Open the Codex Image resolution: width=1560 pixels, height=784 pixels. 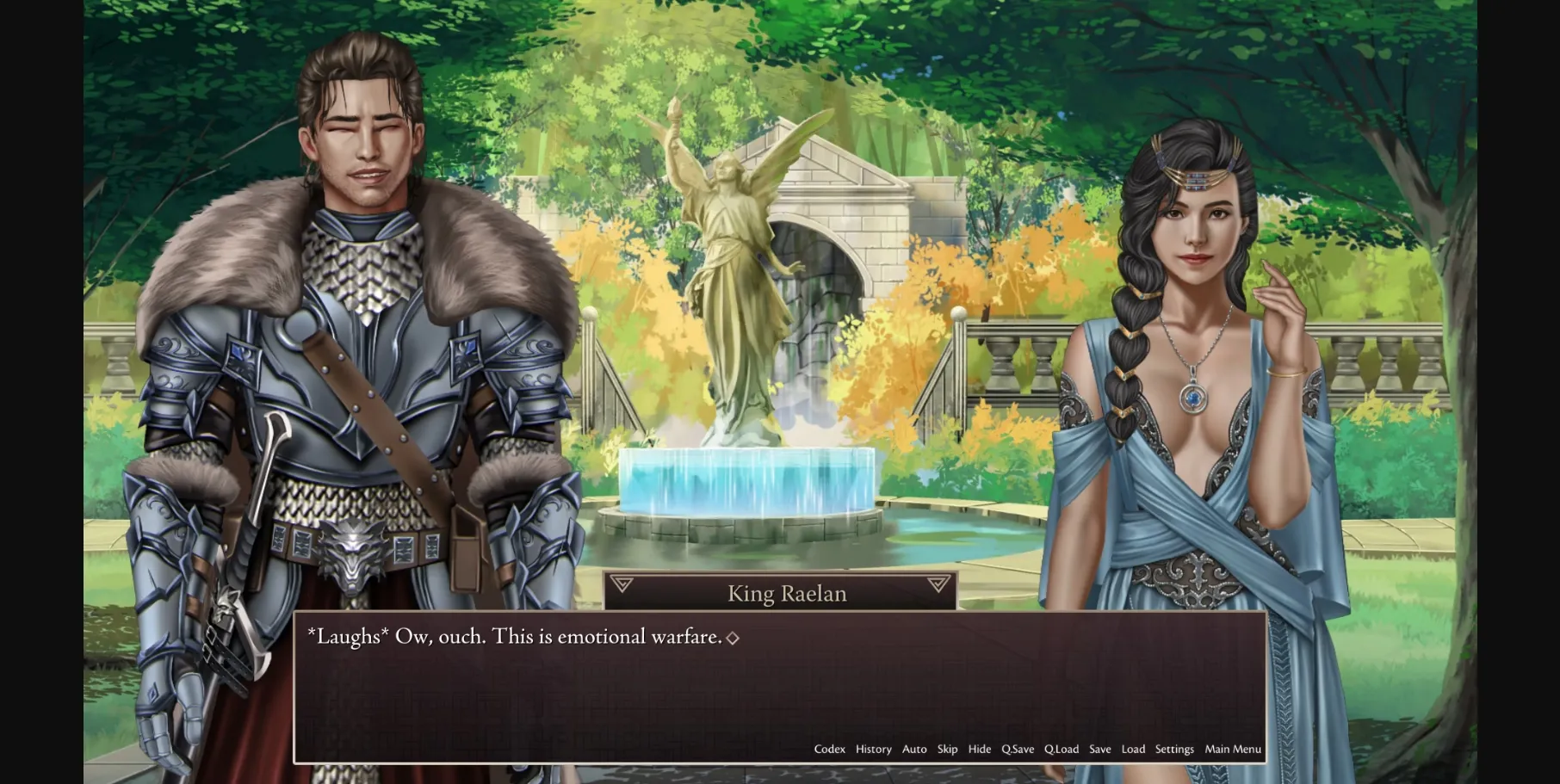[x=829, y=749]
